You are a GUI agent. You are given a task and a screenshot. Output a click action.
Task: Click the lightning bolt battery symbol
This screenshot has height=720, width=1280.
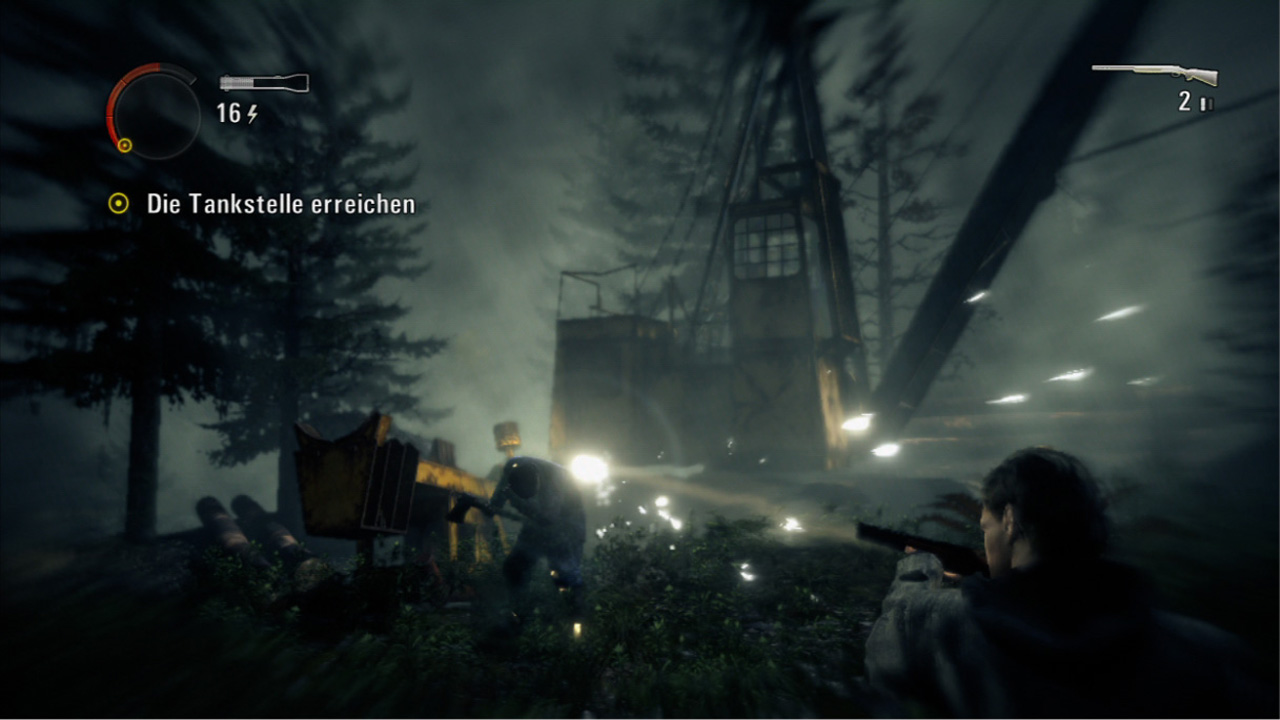pyautogui.click(x=251, y=114)
